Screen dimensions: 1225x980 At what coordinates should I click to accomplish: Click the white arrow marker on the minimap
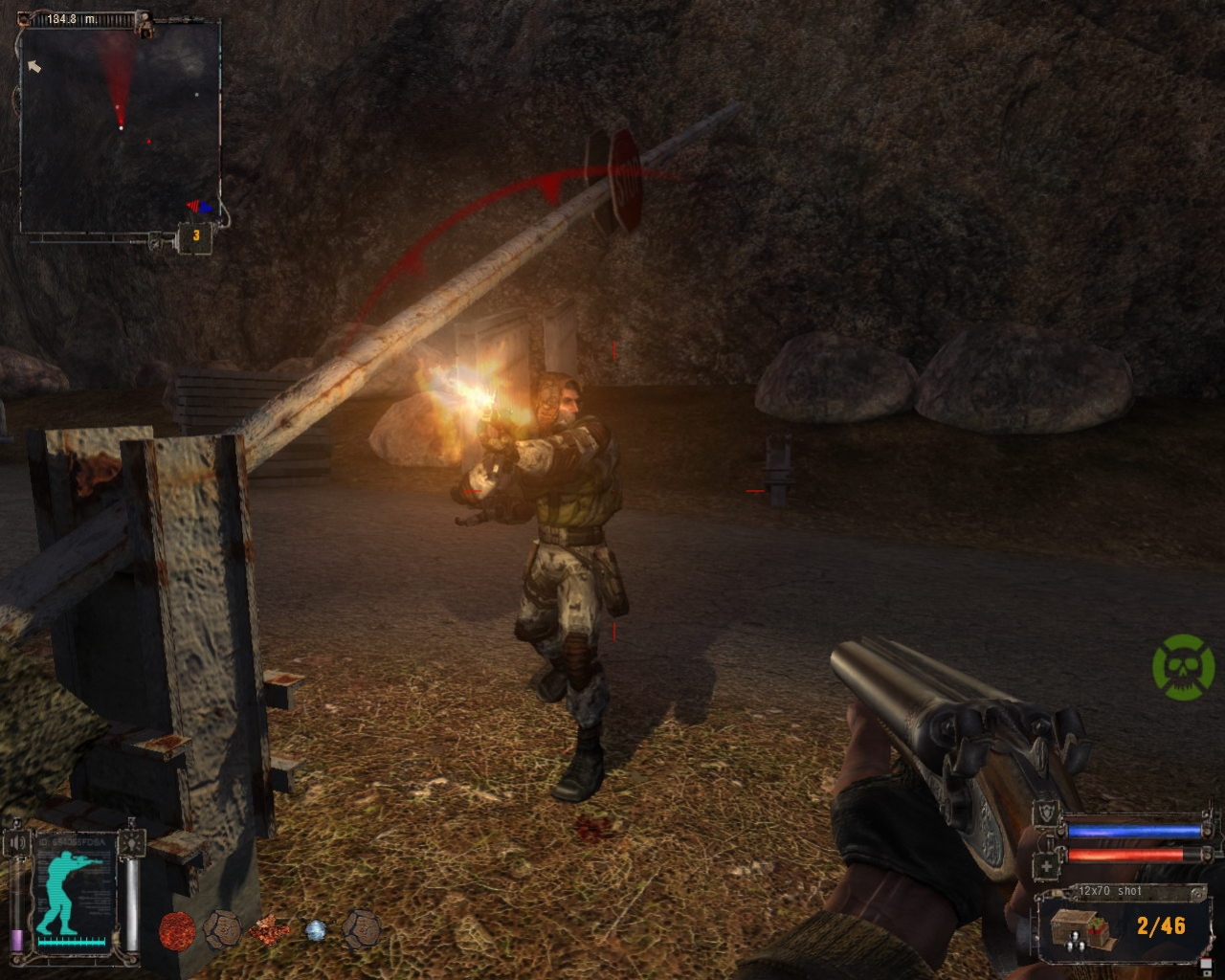[x=35, y=66]
